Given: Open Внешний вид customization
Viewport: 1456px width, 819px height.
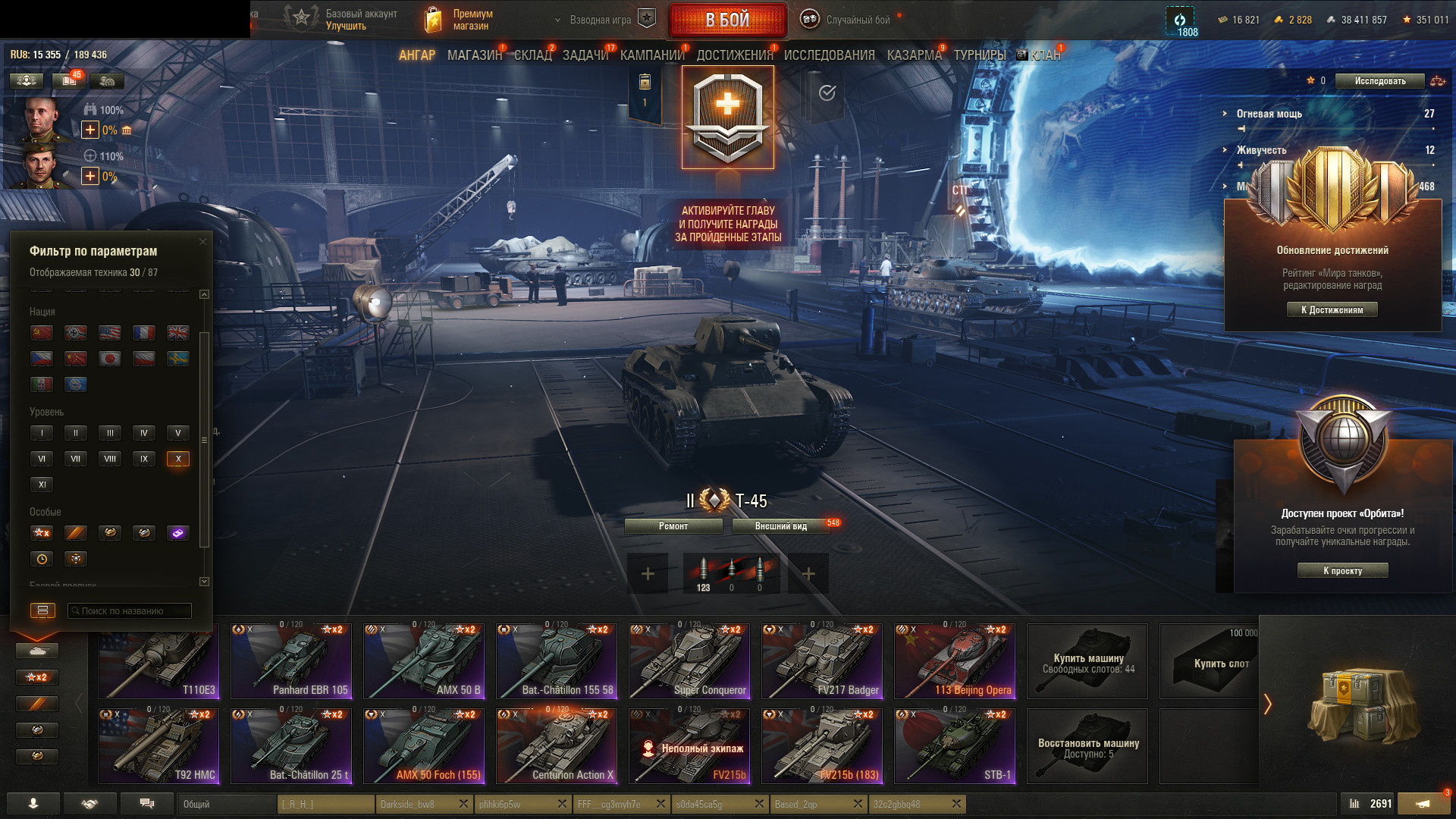Looking at the screenshot, I should (x=780, y=526).
